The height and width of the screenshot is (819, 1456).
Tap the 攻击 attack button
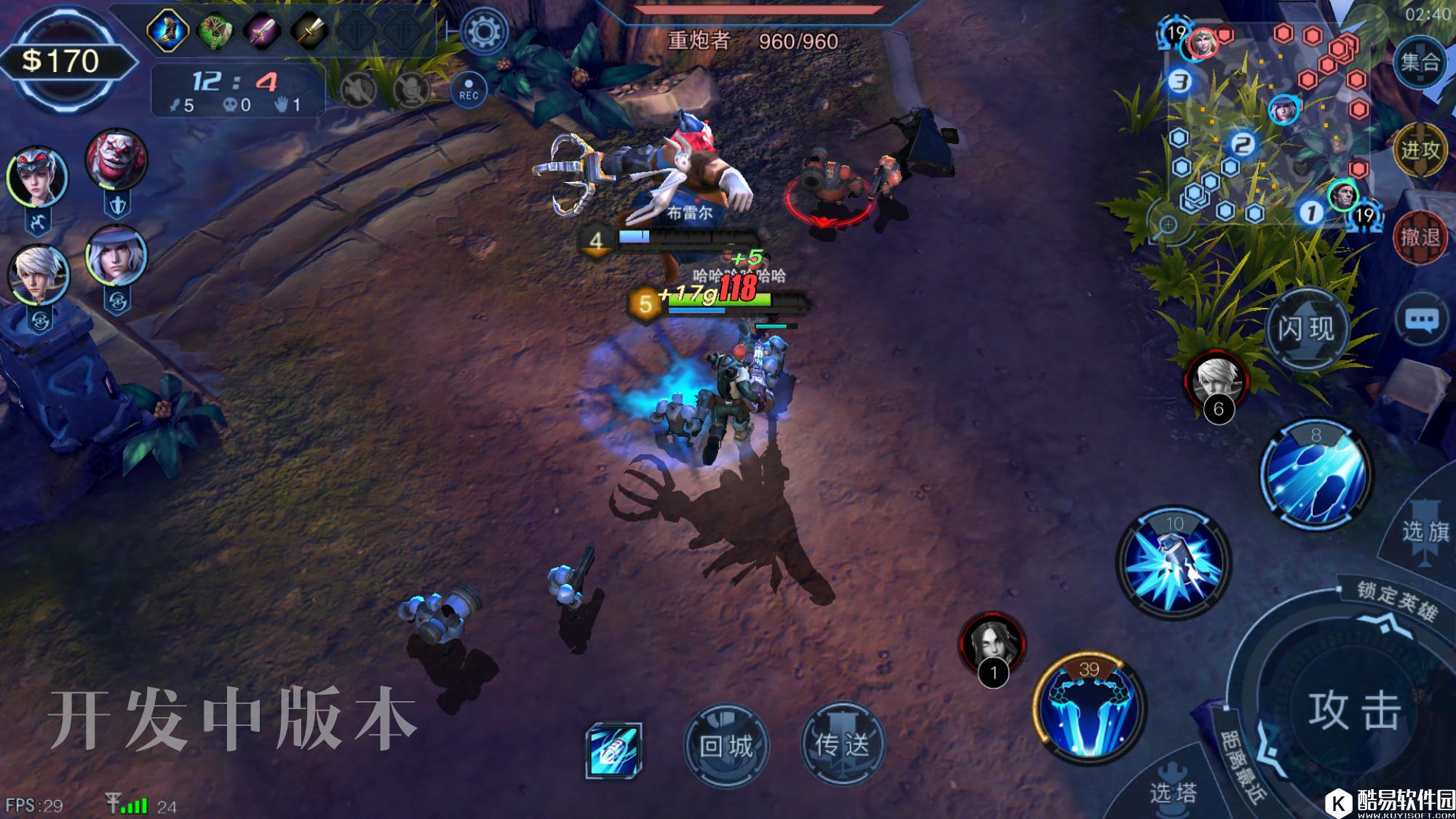(1354, 710)
